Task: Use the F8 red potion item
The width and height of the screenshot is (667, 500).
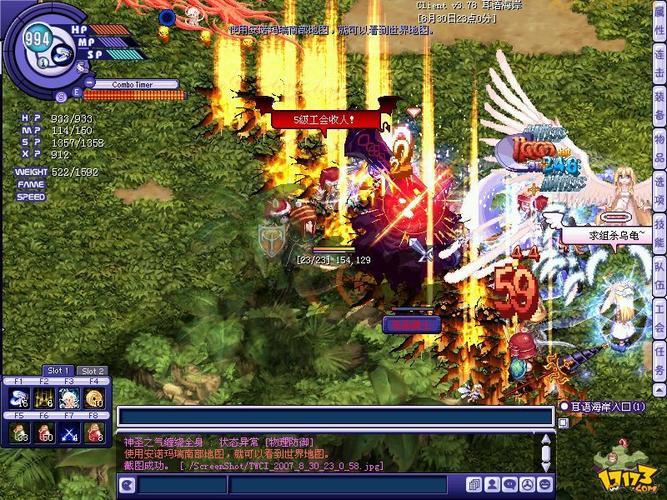Action: [94, 432]
